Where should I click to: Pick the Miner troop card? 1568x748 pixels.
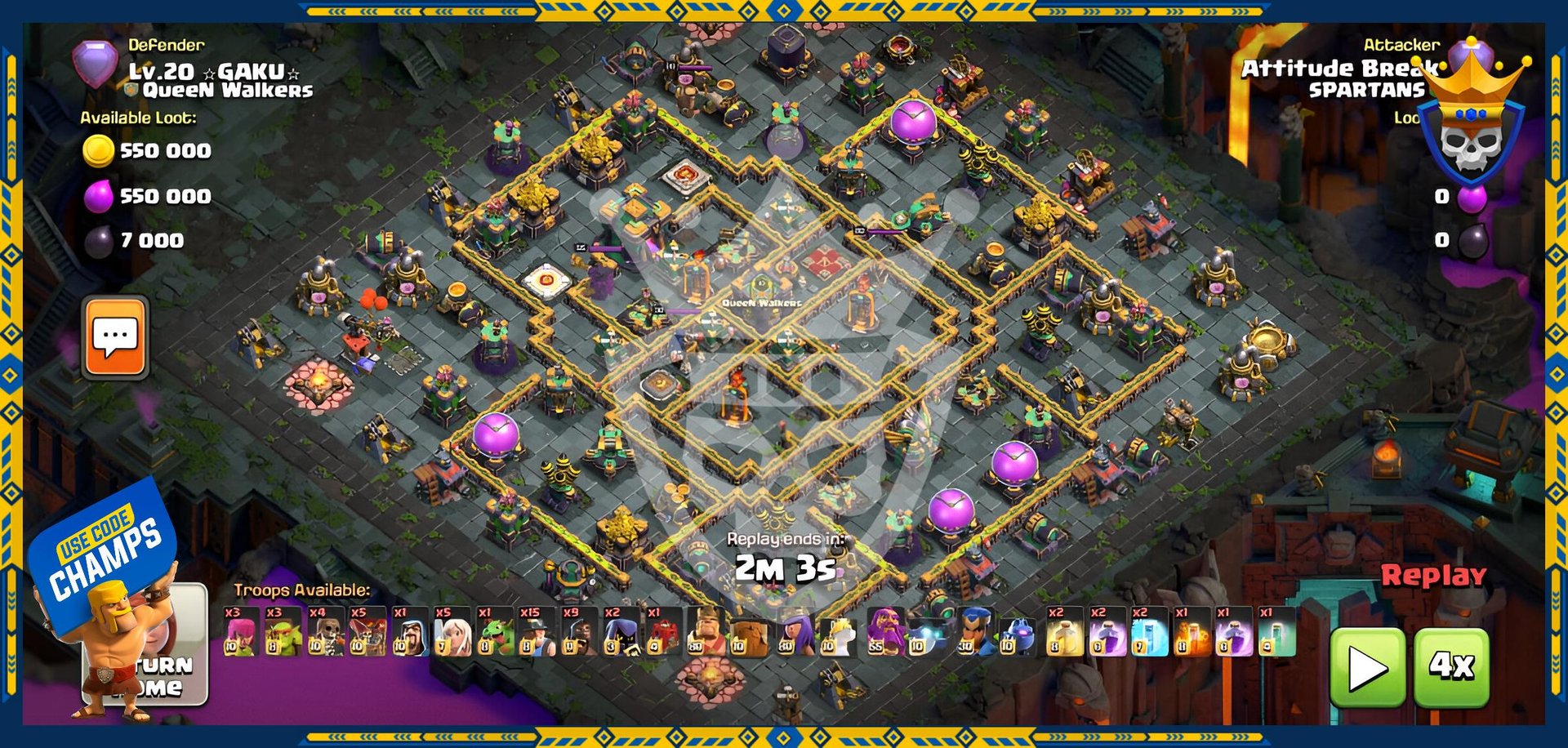[537, 632]
